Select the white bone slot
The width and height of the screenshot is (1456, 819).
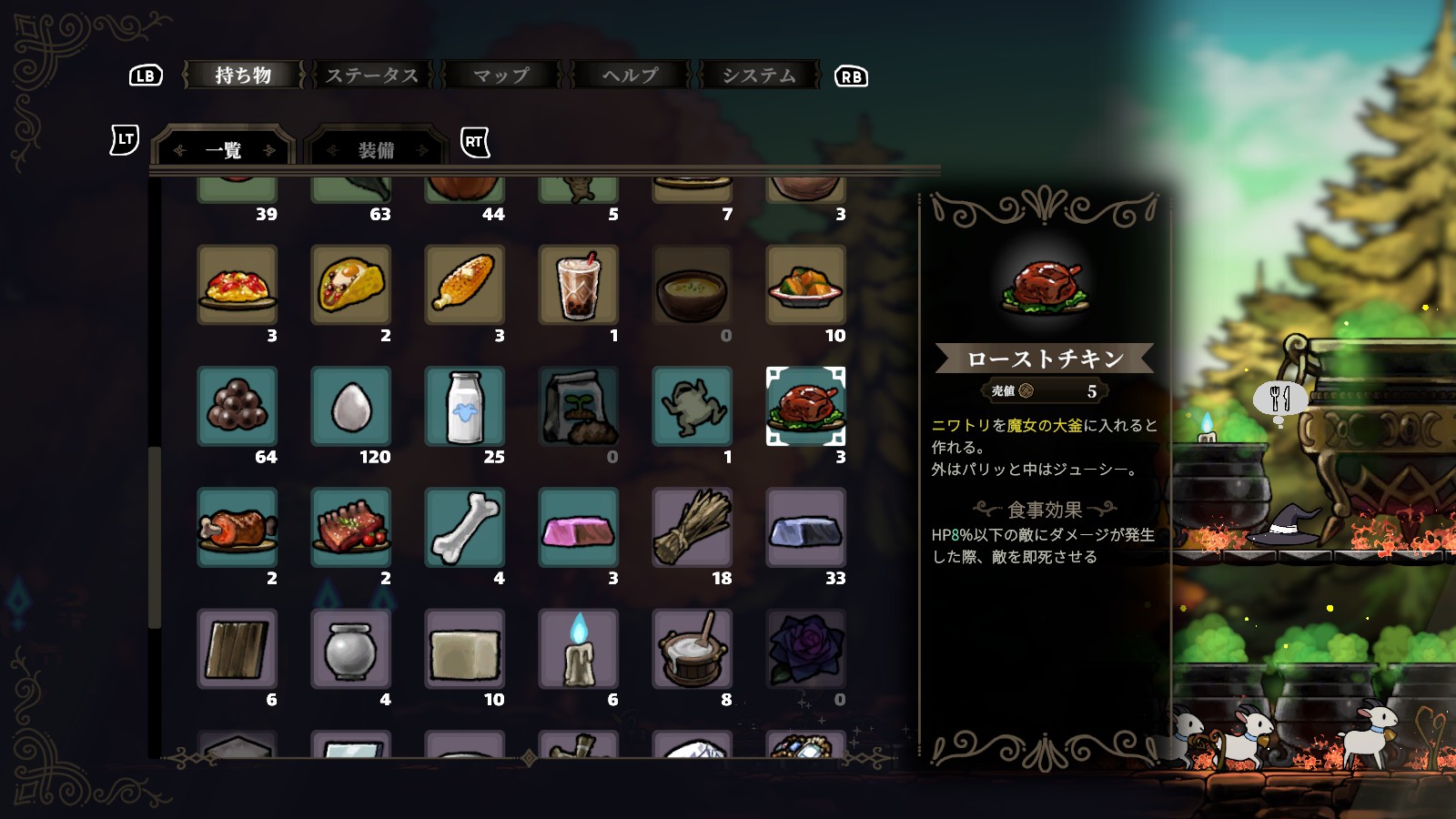point(464,527)
